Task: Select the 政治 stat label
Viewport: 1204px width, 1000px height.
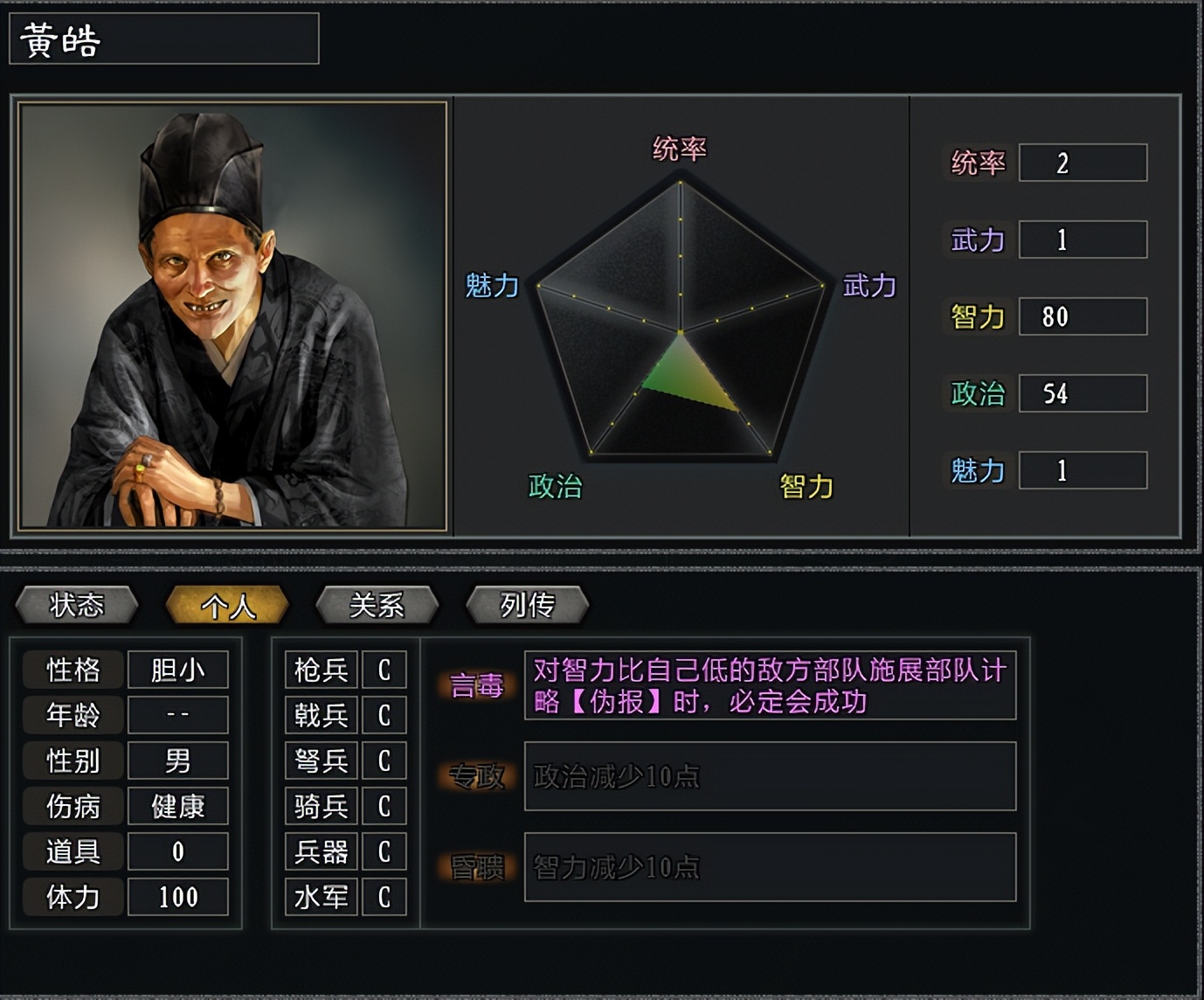Action: tap(979, 394)
